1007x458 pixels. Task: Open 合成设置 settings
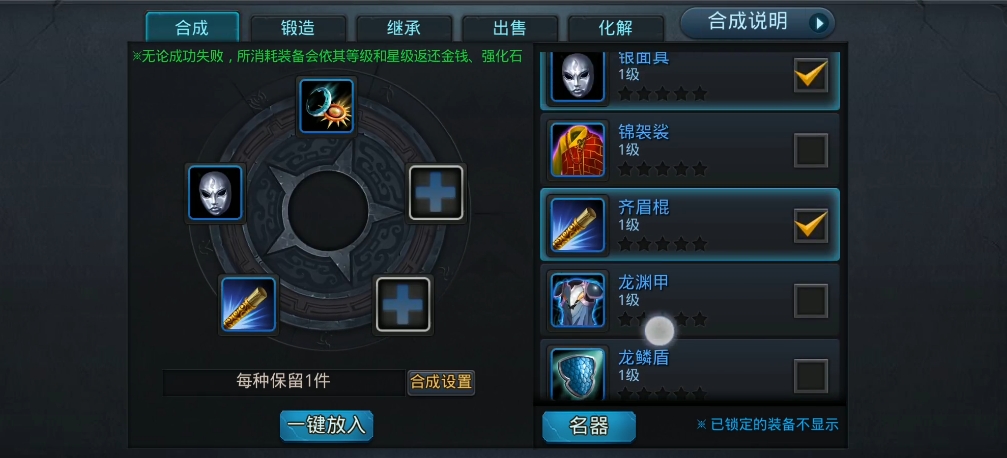(x=441, y=381)
